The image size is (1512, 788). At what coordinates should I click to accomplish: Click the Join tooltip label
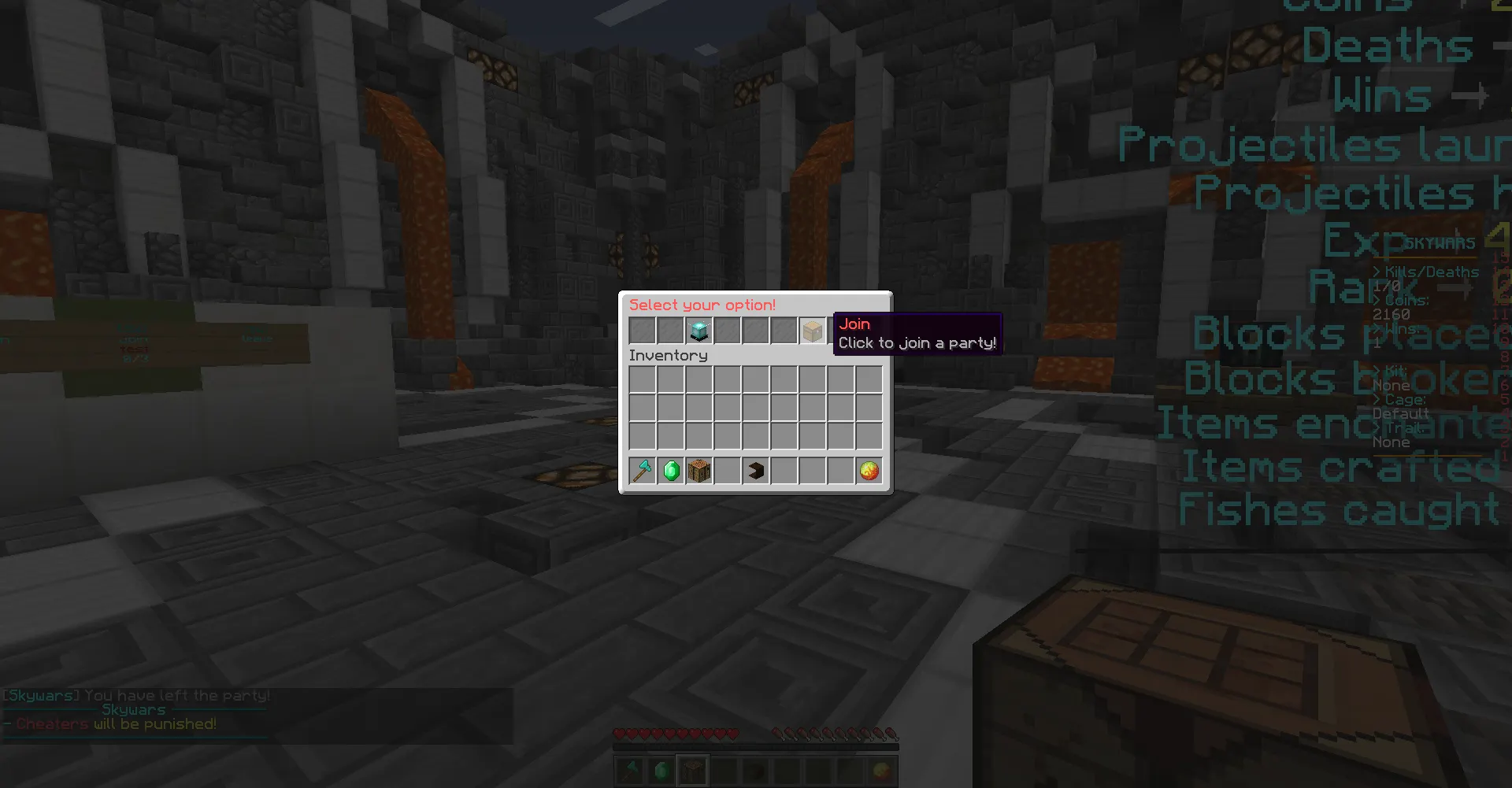(856, 324)
